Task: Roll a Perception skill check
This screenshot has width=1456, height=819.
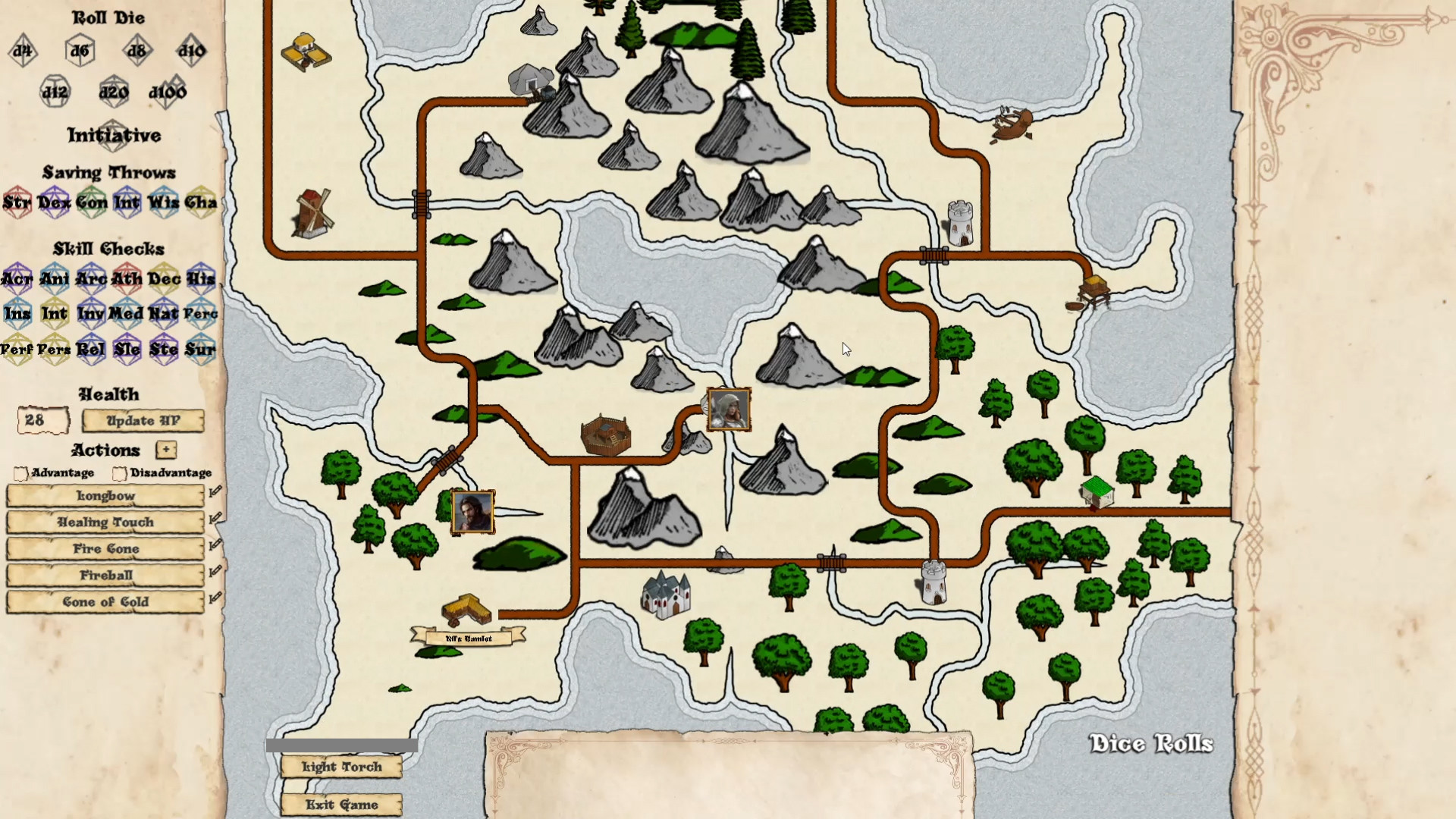Action: pos(200,313)
